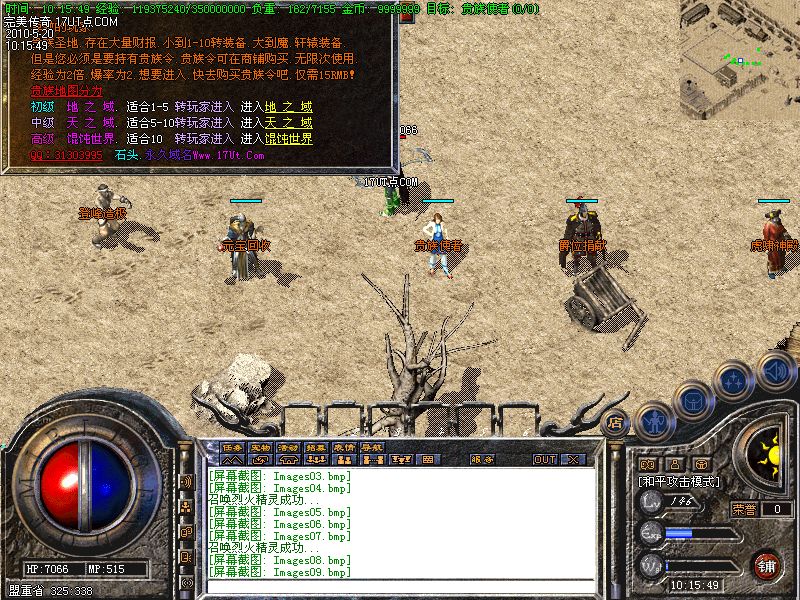
Task: Open the red 铺 stall button
Action: [x=766, y=564]
